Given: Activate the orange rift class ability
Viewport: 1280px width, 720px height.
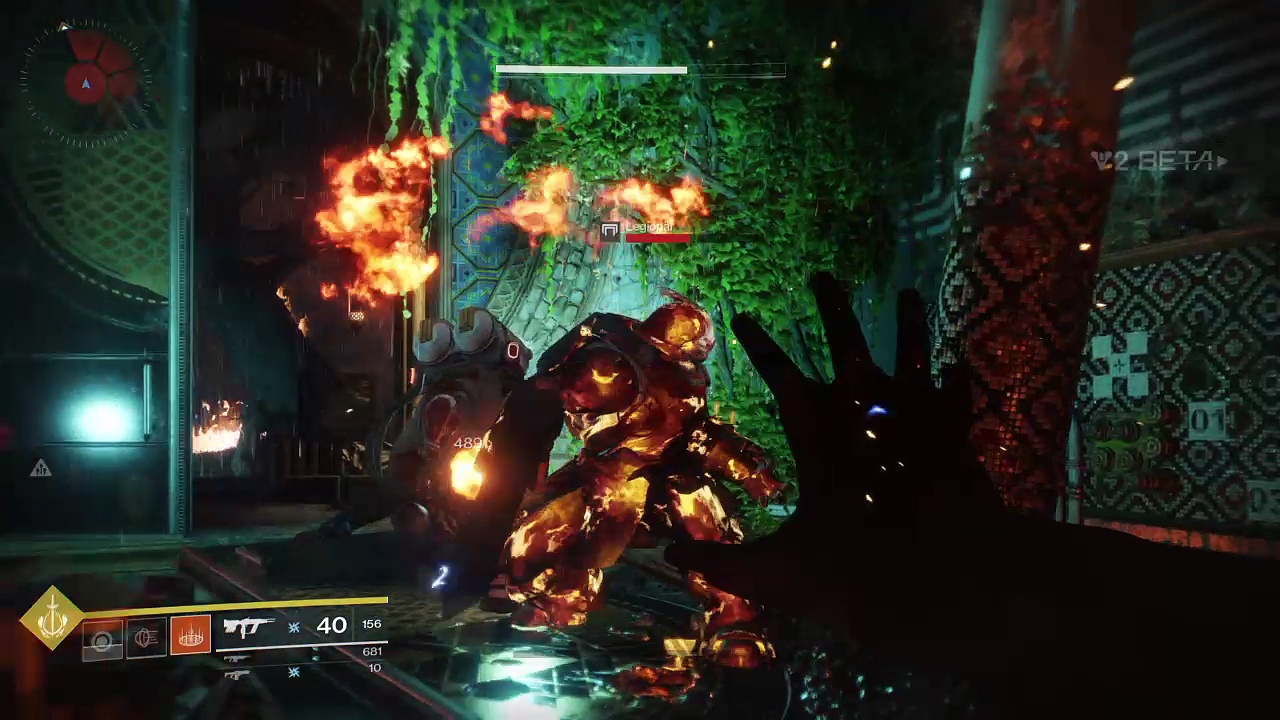Looking at the screenshot, I should coord(190,636).
